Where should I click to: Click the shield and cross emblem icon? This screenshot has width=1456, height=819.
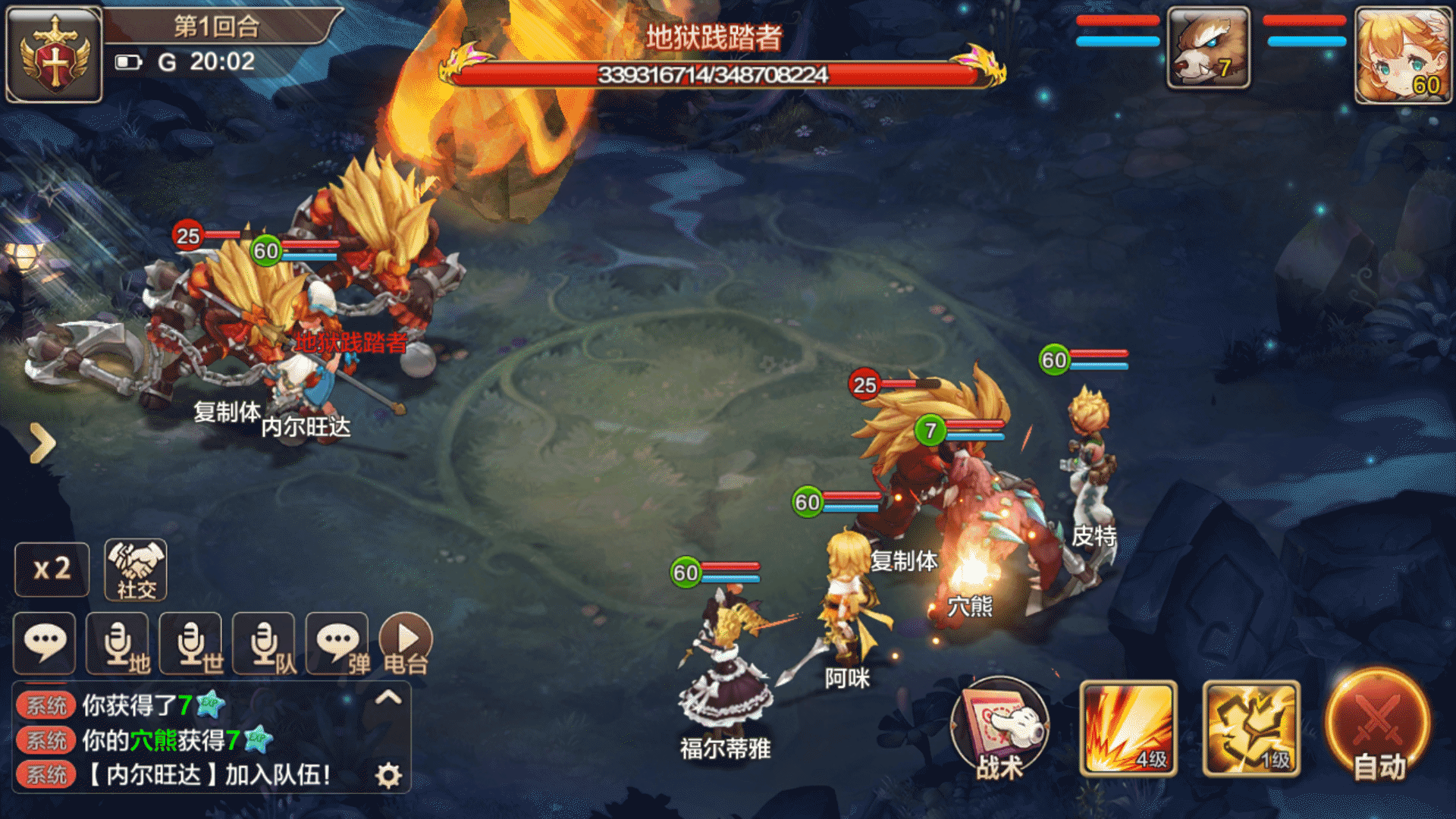54,55
